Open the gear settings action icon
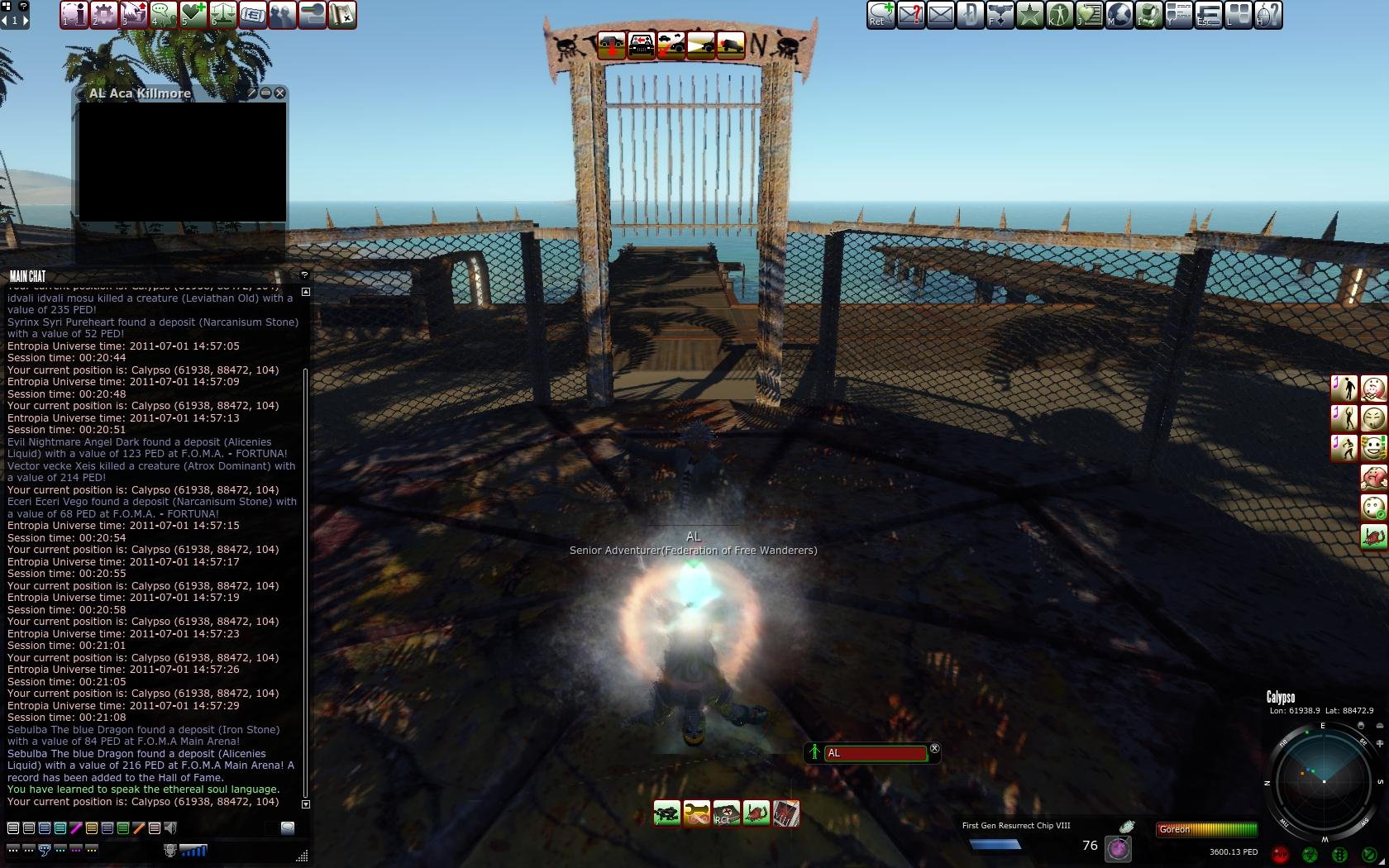 click(x=103, y=15)
